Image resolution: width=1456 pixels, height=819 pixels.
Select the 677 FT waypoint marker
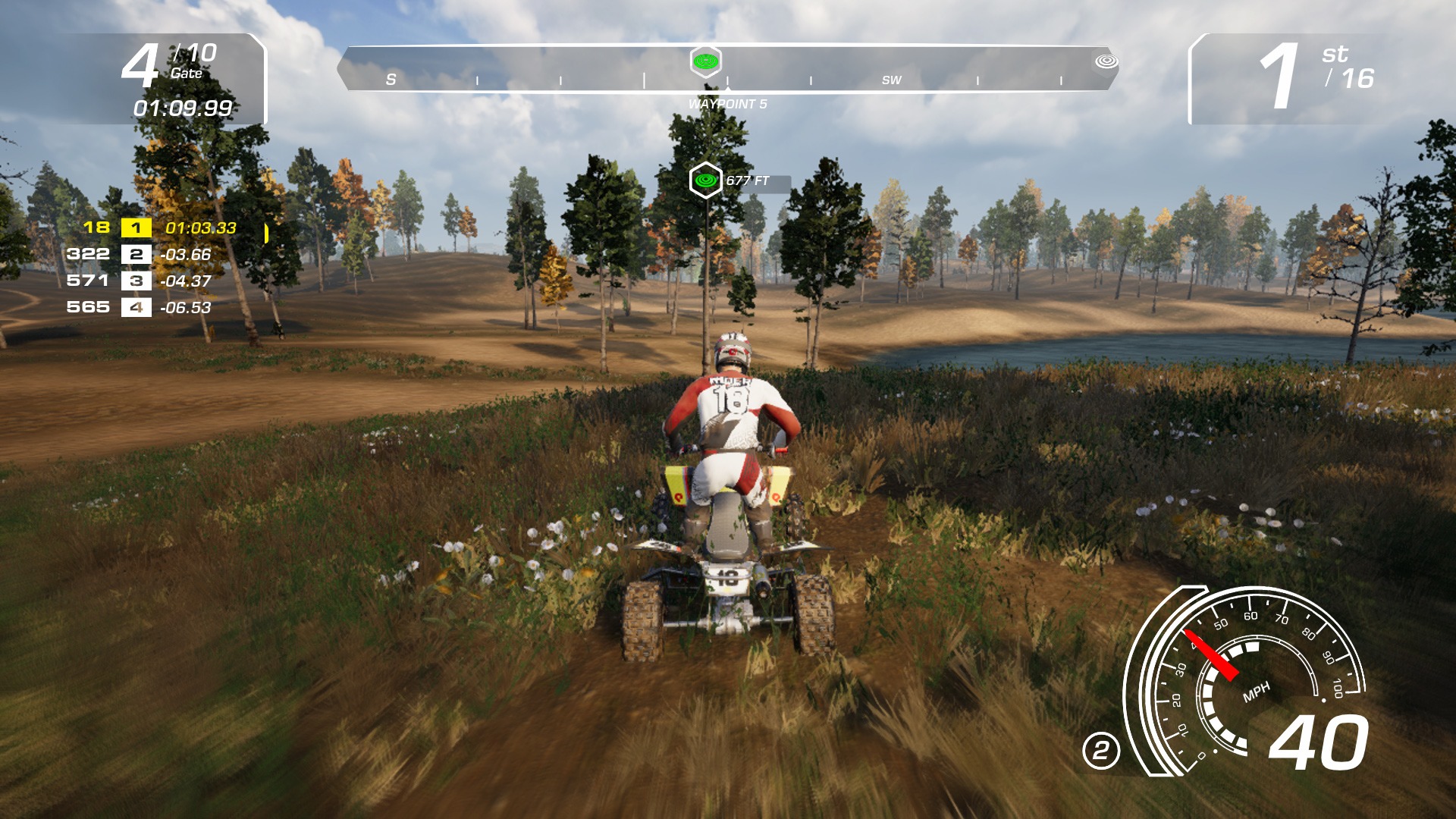pos(706,180)
